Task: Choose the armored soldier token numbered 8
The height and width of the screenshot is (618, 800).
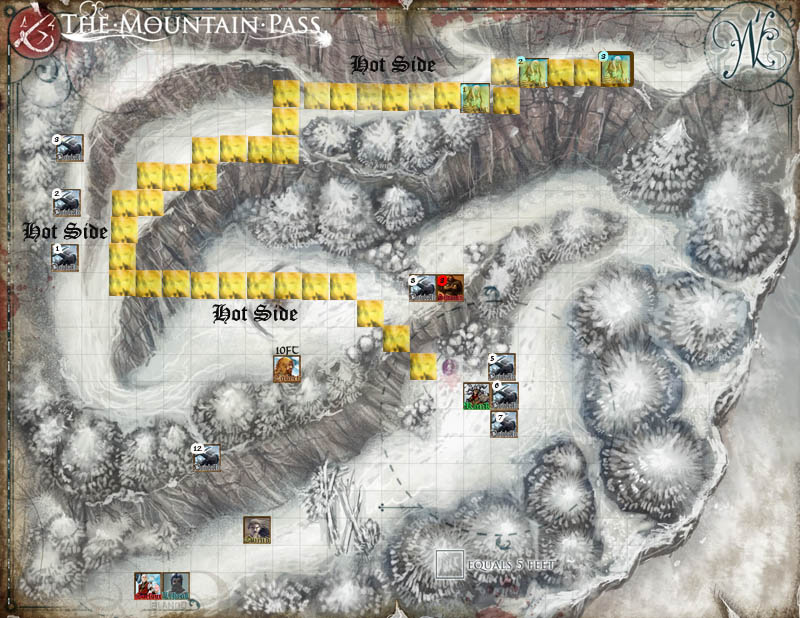Action: (423, 287)
